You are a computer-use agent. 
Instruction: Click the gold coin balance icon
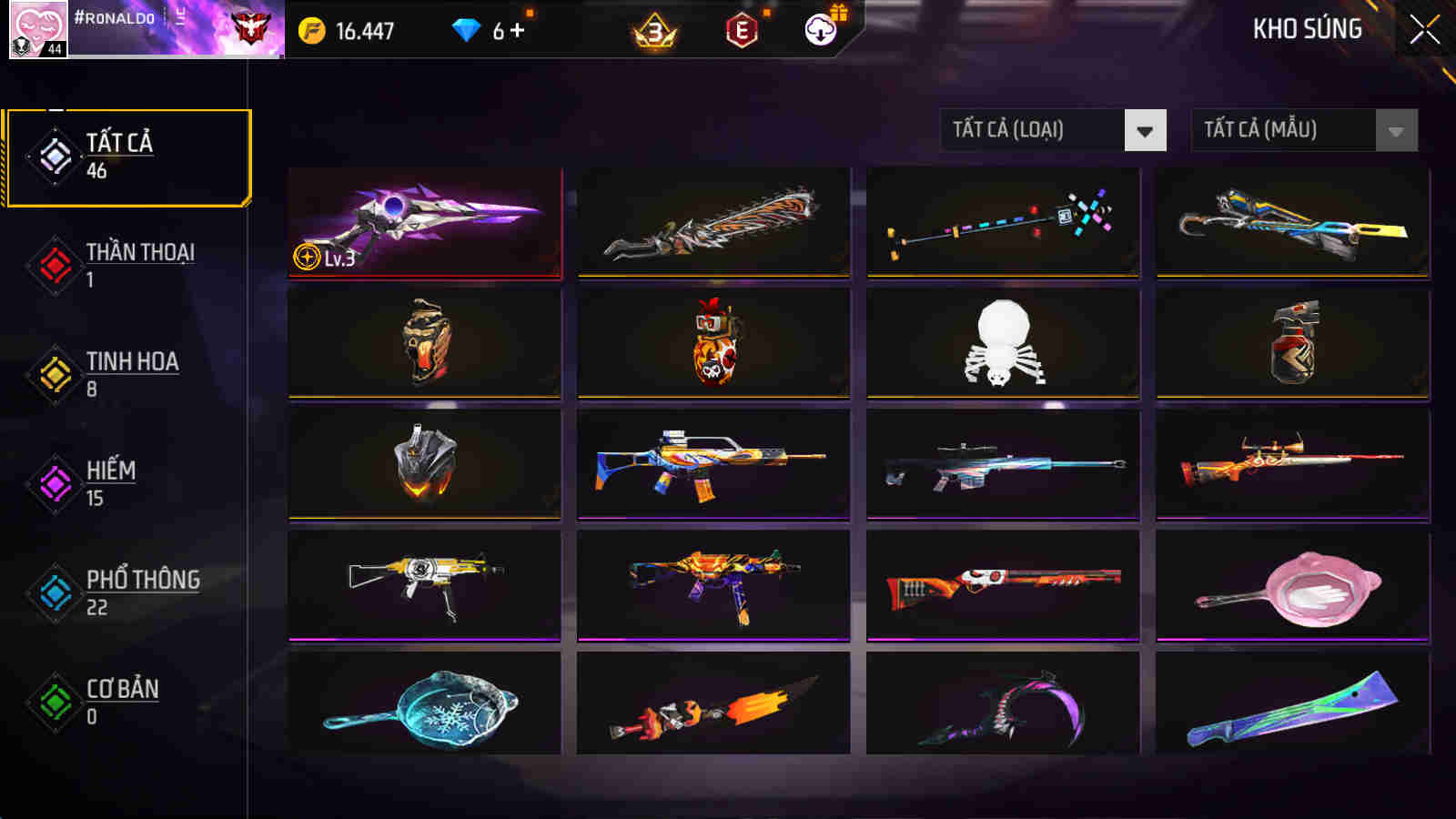pyautogui.click(x=312, y=29)
